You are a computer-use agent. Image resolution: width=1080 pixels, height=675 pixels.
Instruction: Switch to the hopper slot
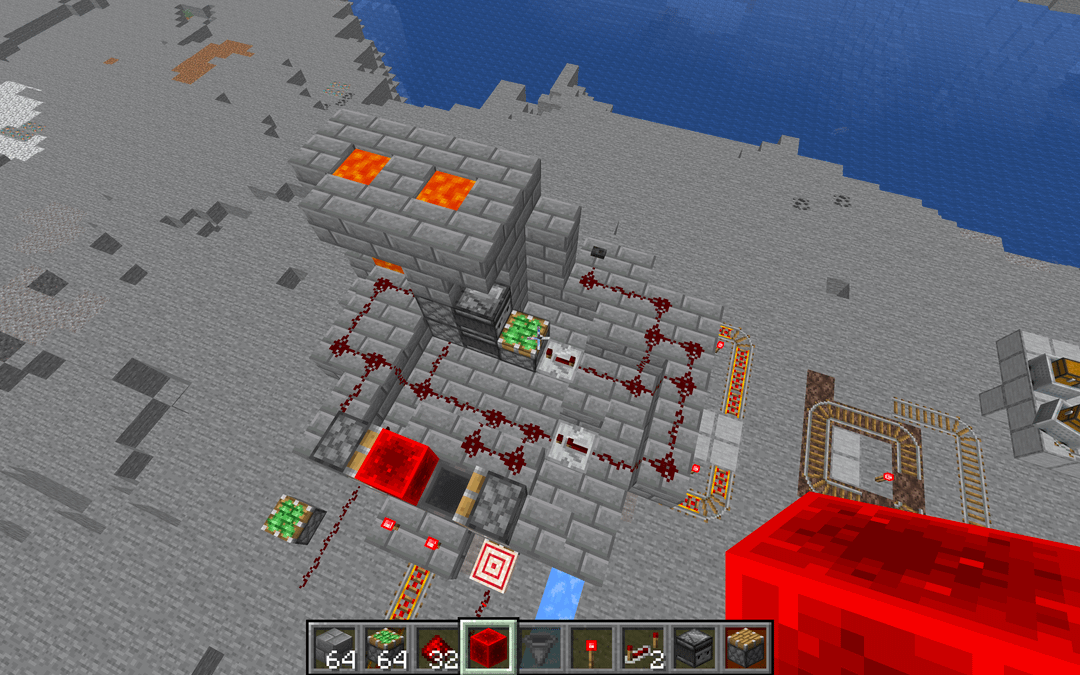540,648
